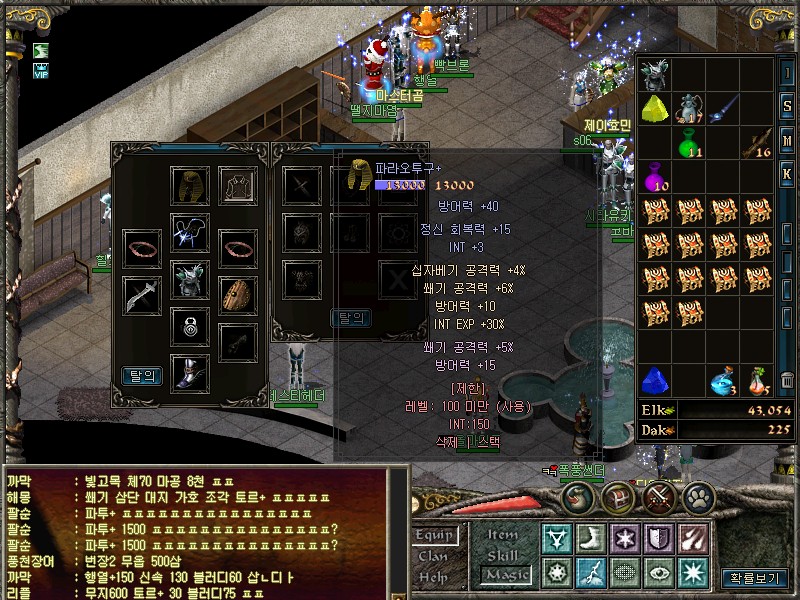The height and width of the screenshot is (600, 800).
Task: Select the wooden shield equipment slot
Action: [237, 294]
